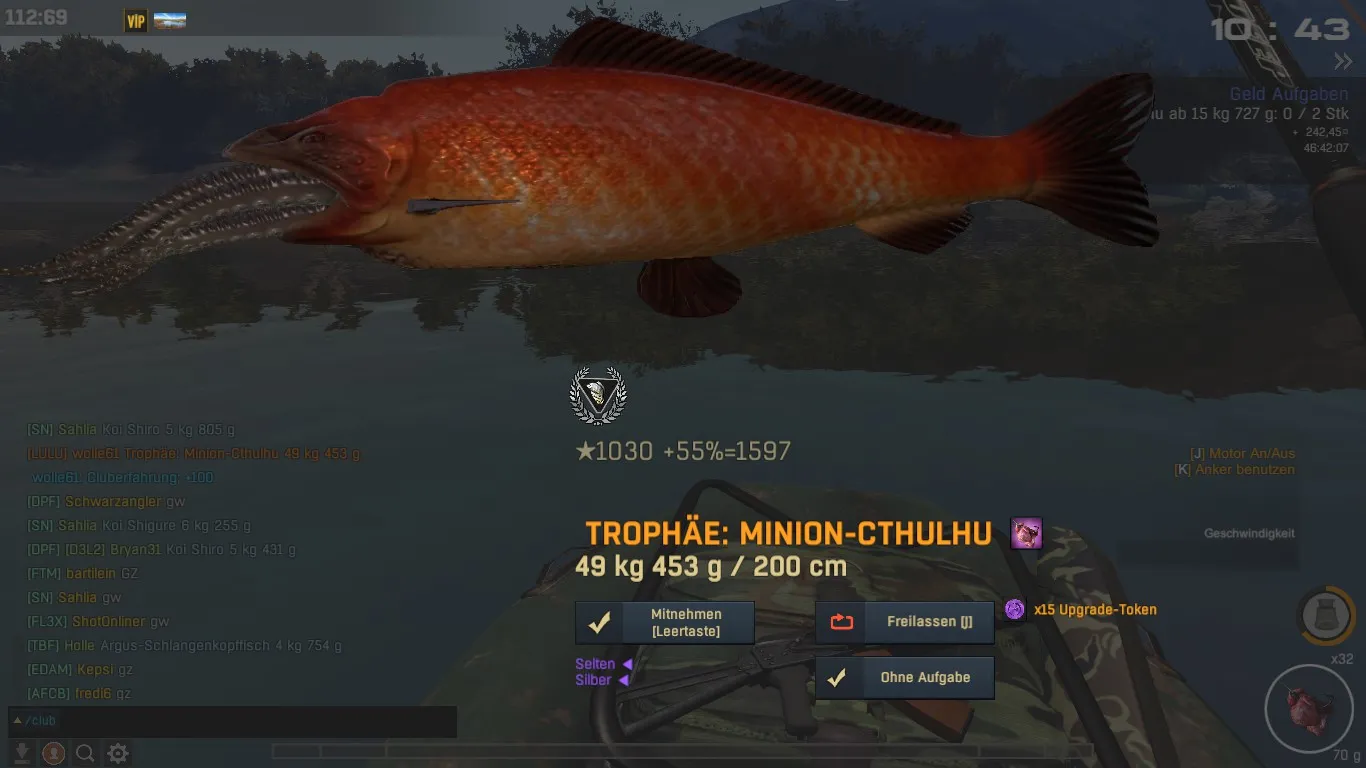Focus the /club chat input box
1366x768 pixels.
click(x=232, y=721)
